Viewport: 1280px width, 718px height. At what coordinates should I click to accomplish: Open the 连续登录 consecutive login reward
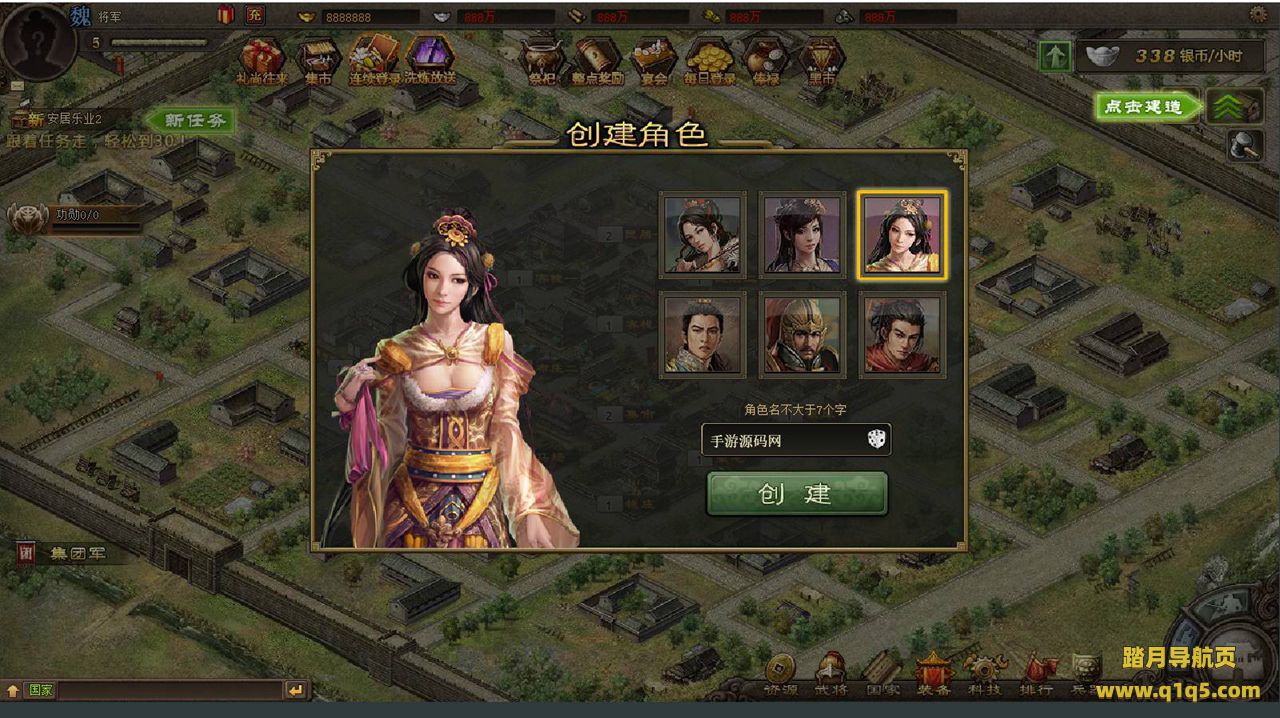374,60
